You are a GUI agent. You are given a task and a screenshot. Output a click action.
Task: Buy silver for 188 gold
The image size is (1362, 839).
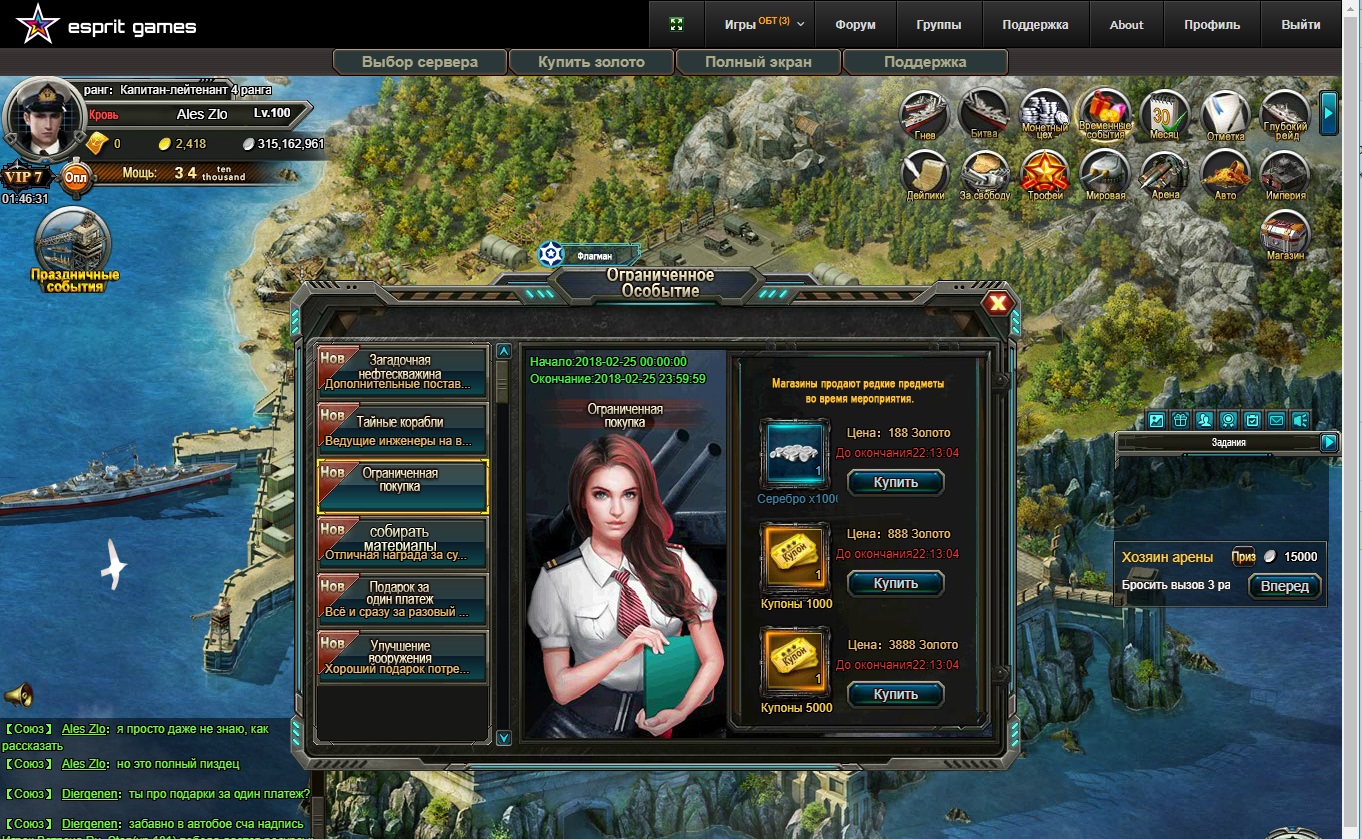click(895, 482)
